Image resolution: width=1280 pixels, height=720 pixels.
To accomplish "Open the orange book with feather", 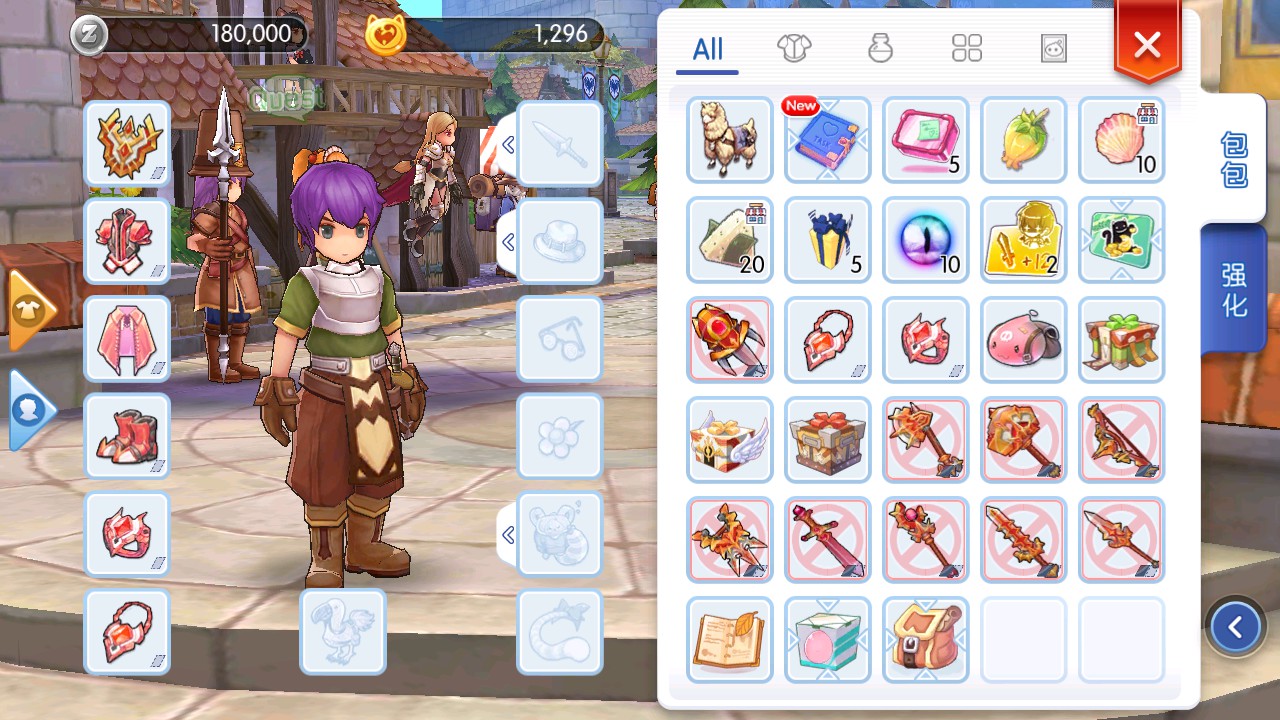I will pos(730,640).
